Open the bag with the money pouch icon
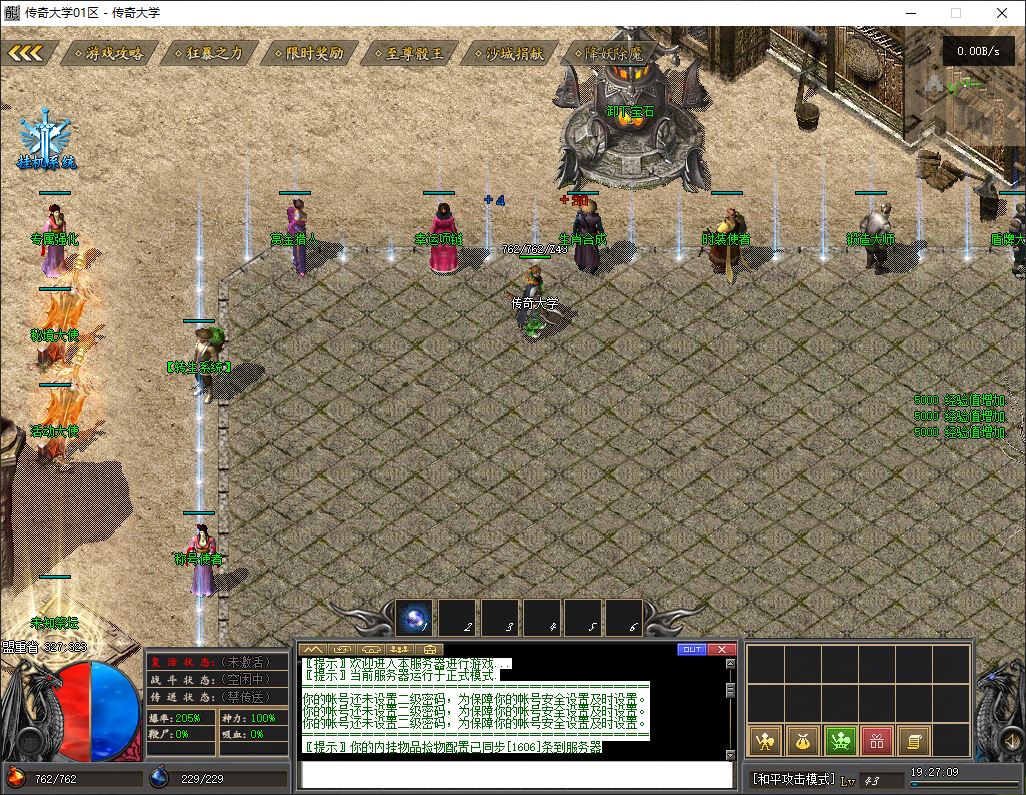1026x795 pixels. [802, 740]
